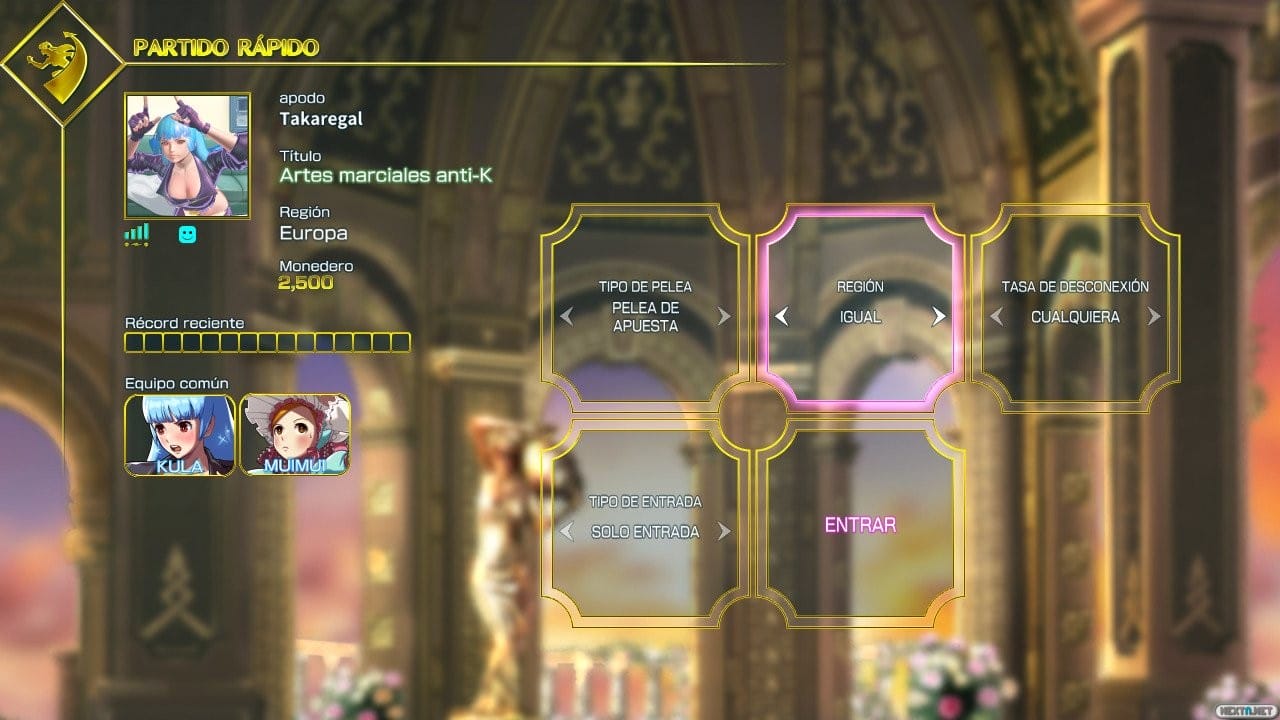Click right arrow of Tipo de Entrada
The image size is (1280, 720).
724,531
